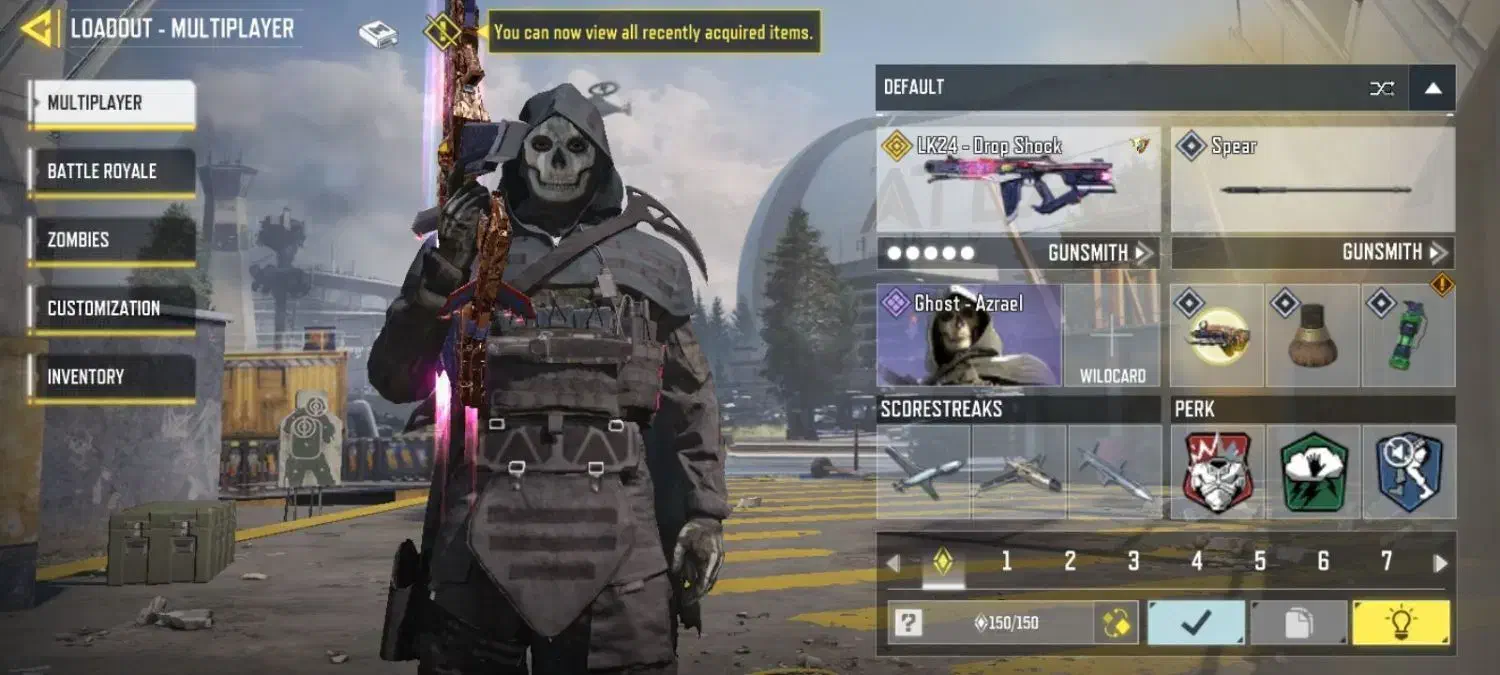This screenshot has height=675, width=1500.
Task: Open the Zombies loadout tab
Action: click(x=111, y=240)
